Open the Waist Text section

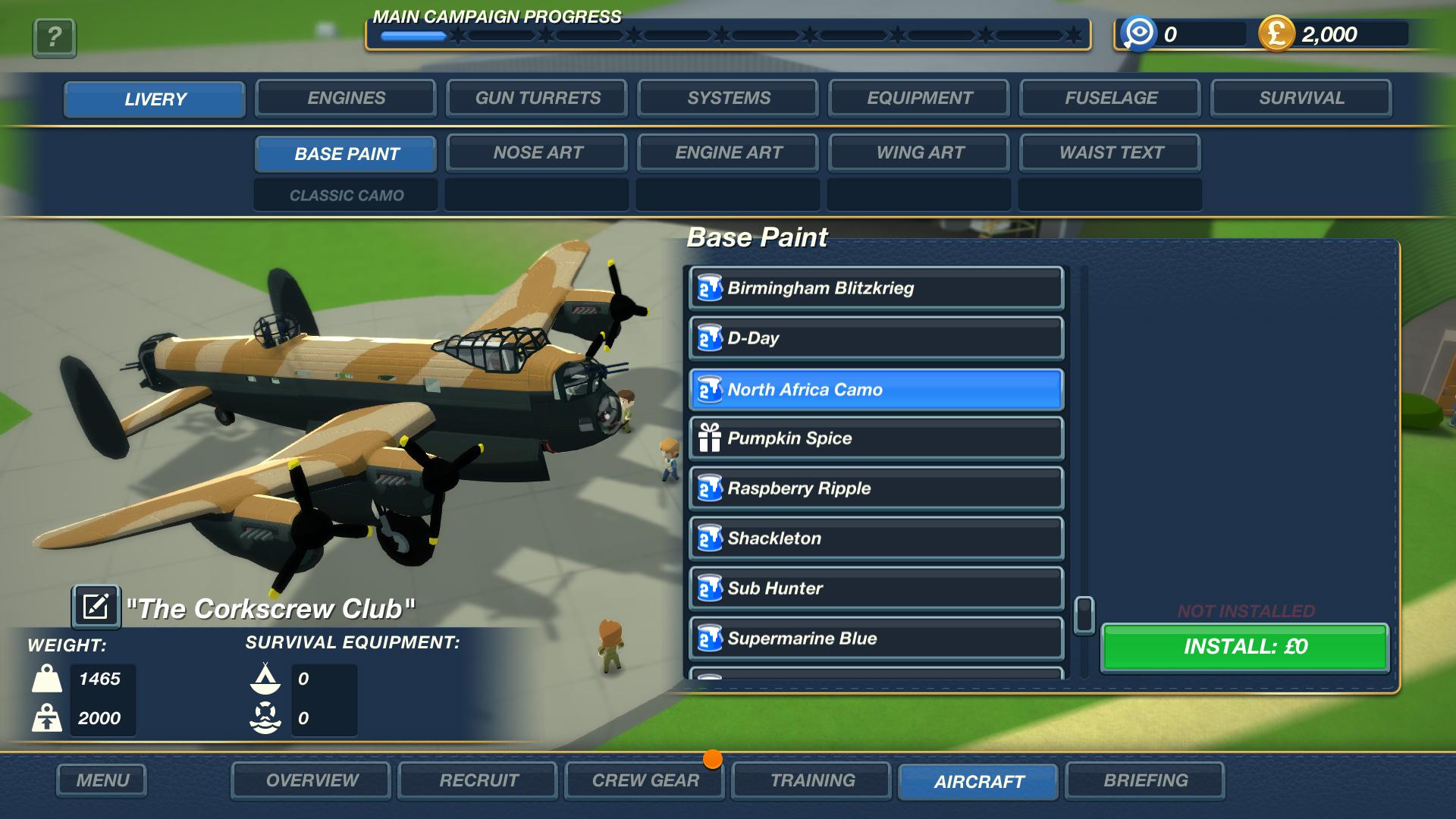(x=1110, y=152)
